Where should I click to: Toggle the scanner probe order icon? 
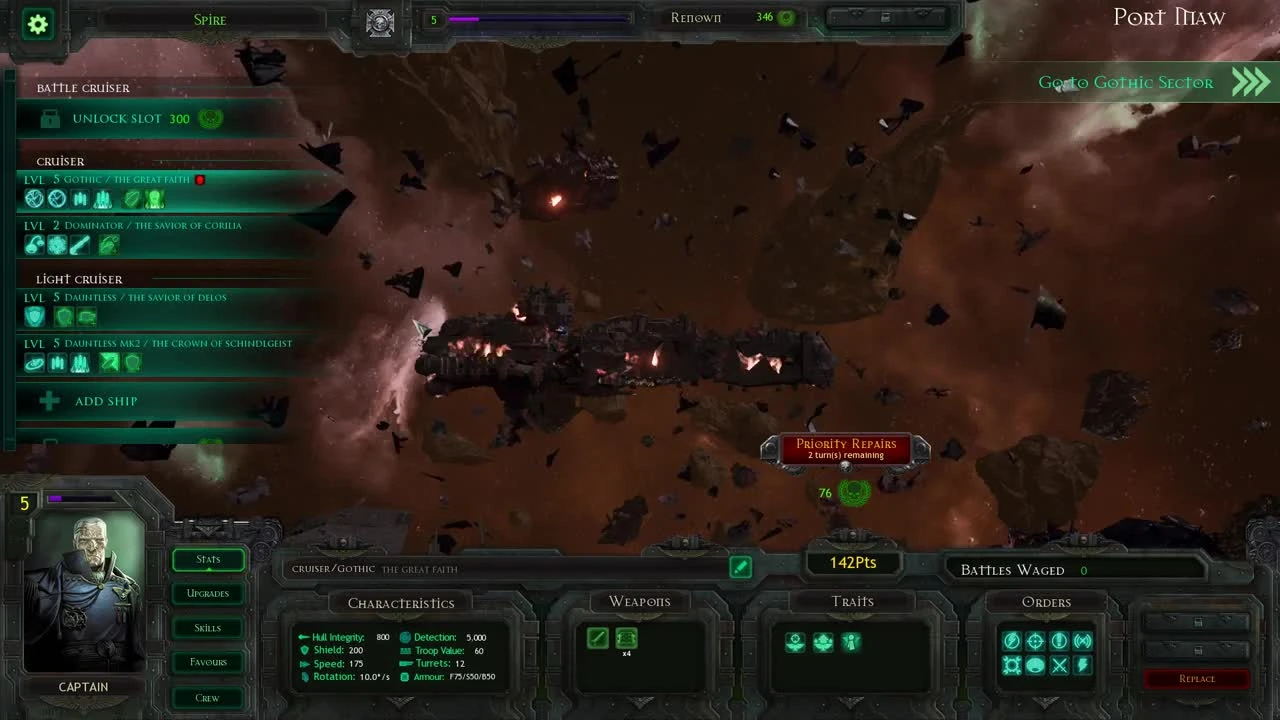click(x=1082, y=640)
